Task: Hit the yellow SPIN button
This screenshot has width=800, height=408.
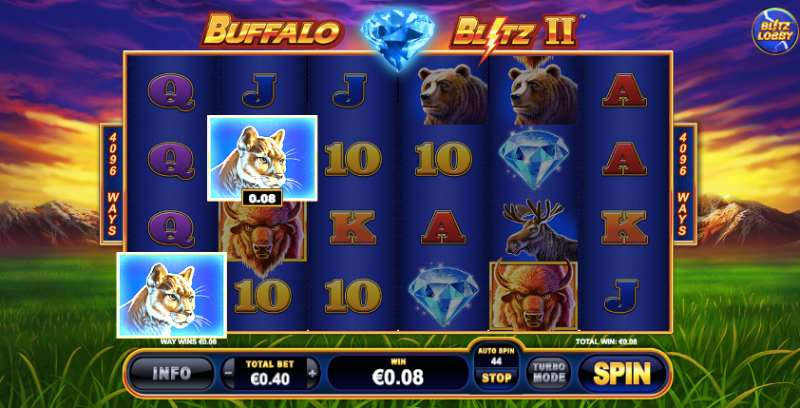Action: click(x=621, y=373)
